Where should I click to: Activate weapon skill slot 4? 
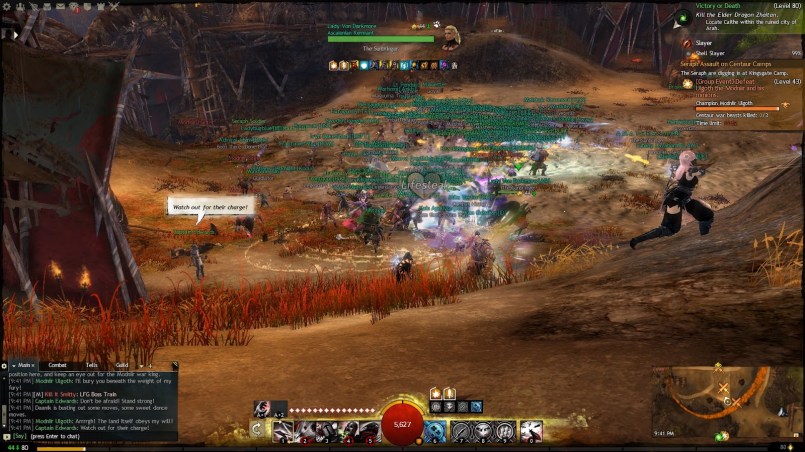coord(348,431)
